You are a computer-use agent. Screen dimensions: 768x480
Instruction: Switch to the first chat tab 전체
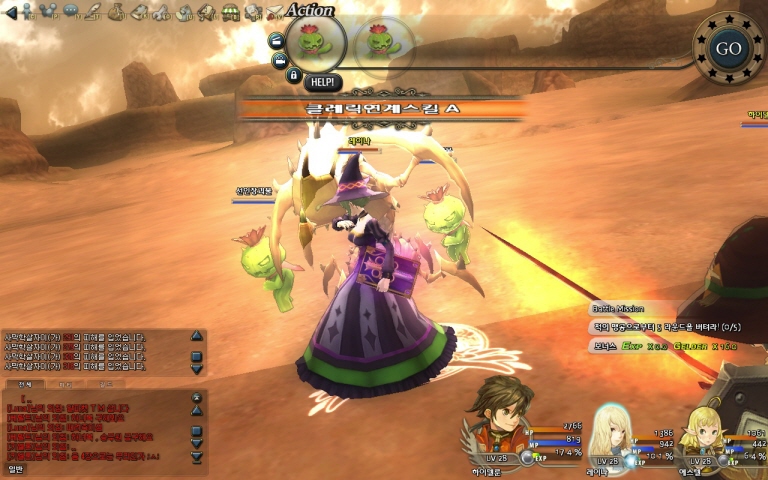pos(24,384)
